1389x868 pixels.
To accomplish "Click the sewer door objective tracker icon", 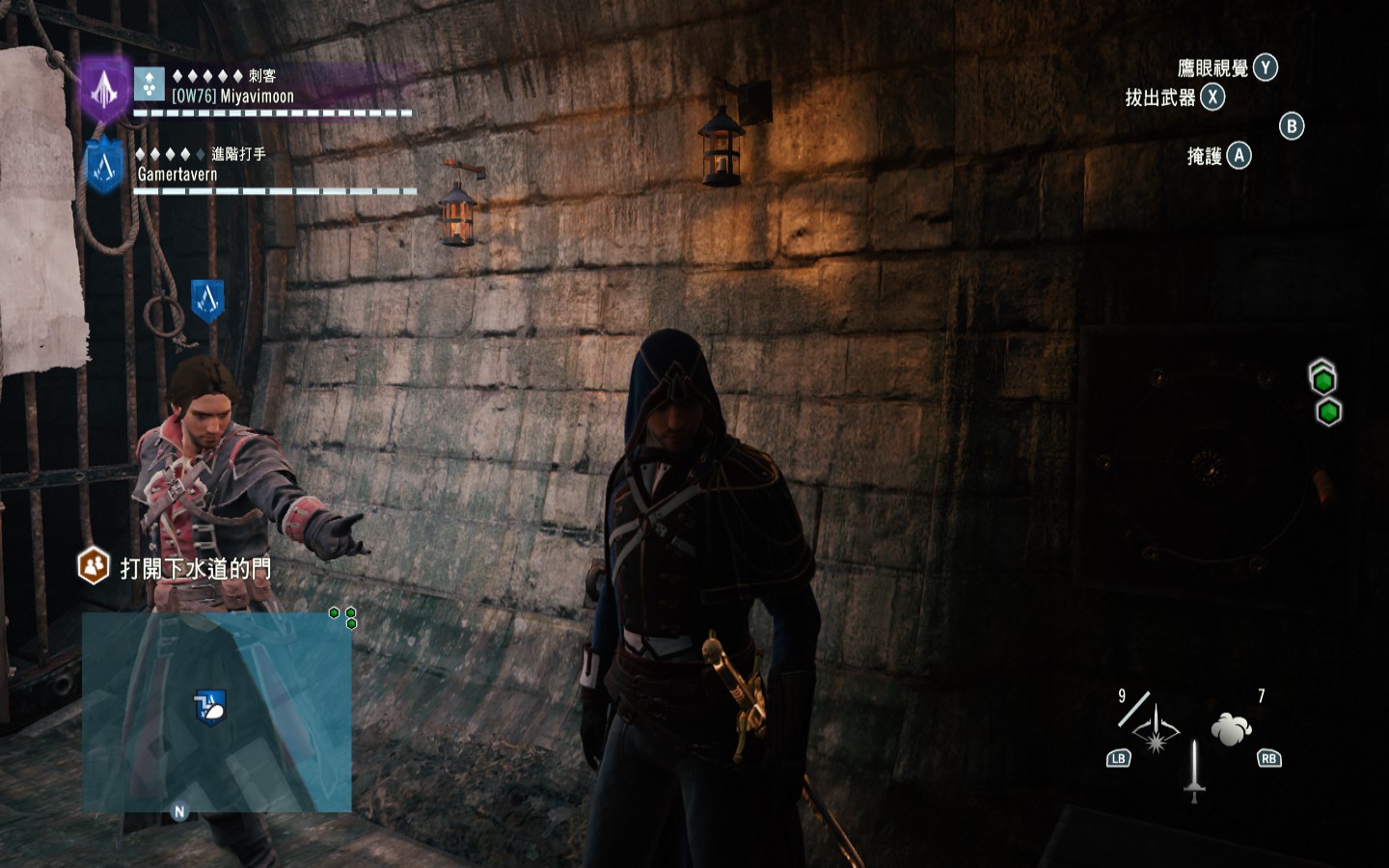I will click(94, 566).
